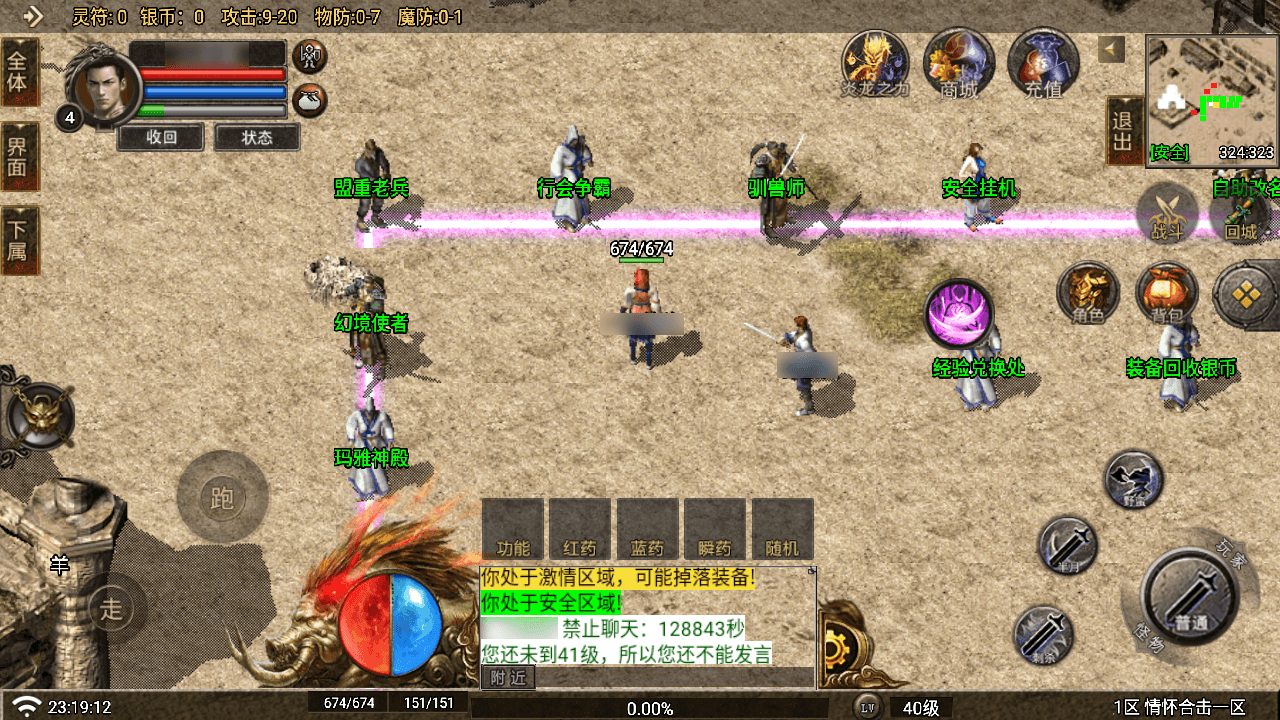
Task: Open the 充值 recharge icon
Action: 1042,62
